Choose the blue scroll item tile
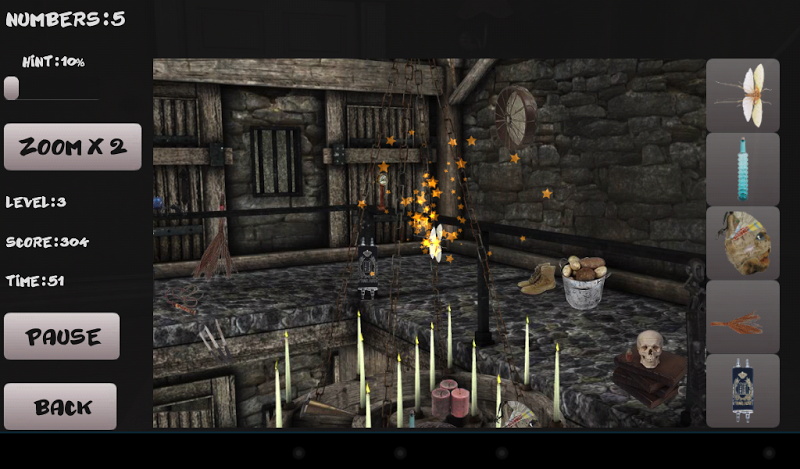 click(743, 391)
